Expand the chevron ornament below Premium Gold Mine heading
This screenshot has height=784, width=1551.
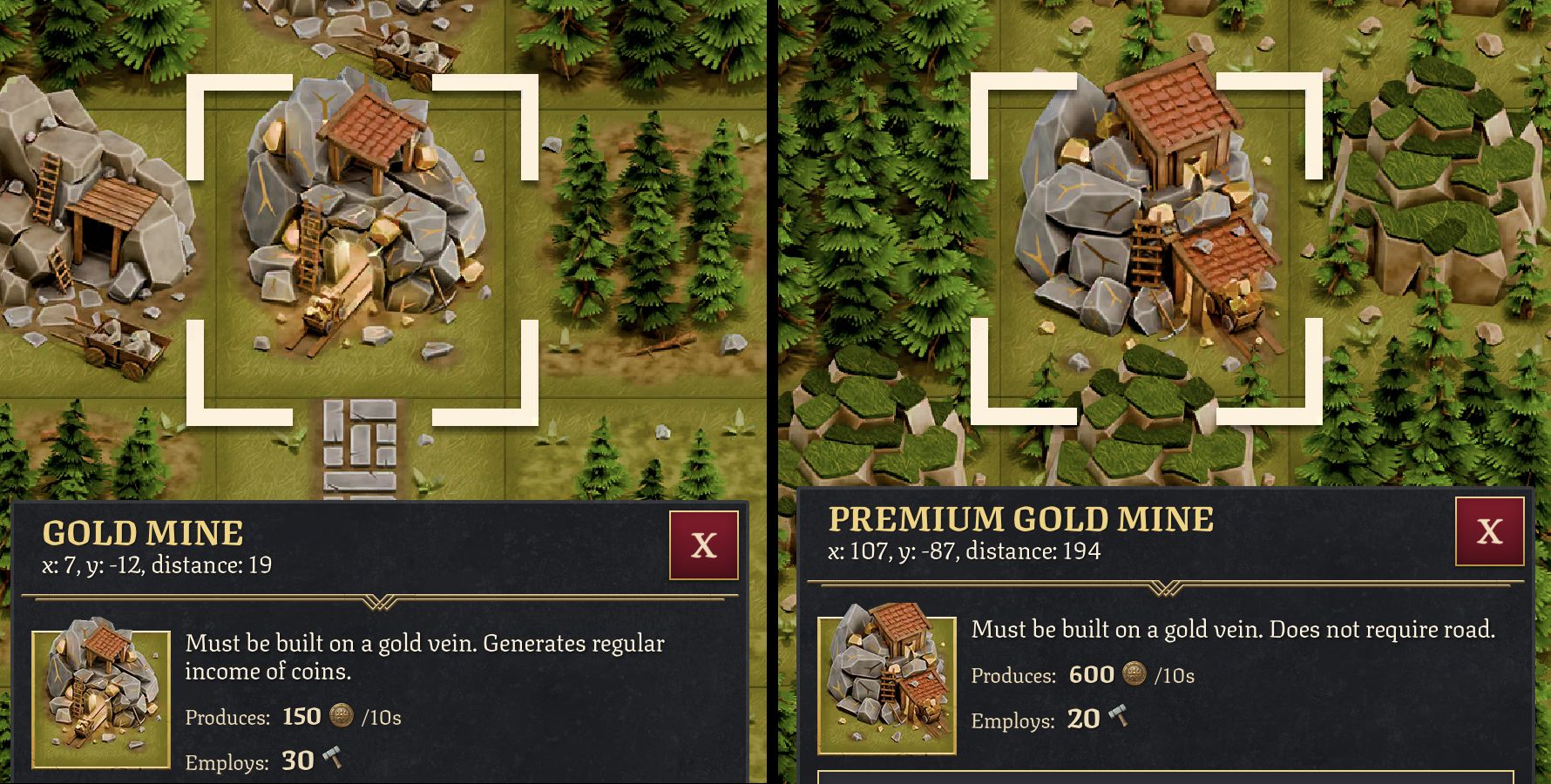tap(1168, 587)
